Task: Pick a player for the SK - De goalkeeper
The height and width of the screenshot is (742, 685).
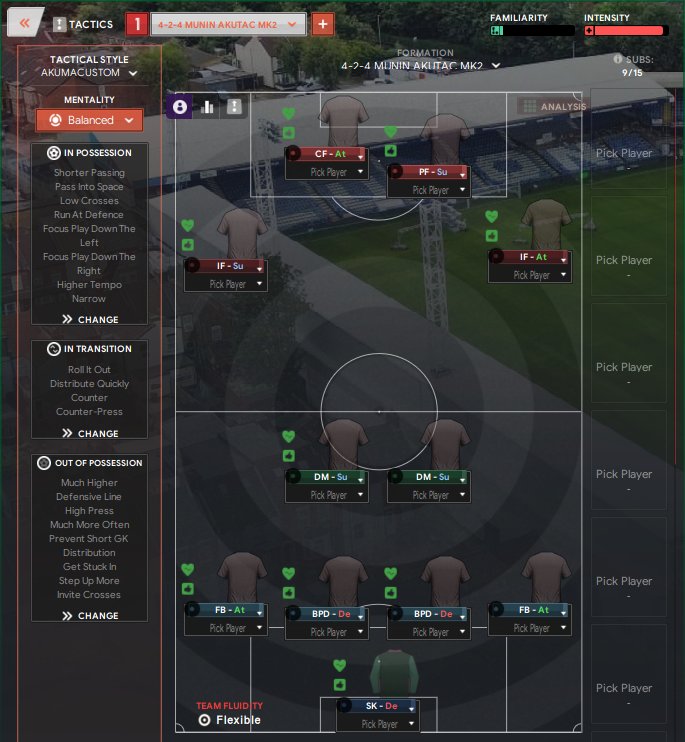Action: tap(379, 724)
